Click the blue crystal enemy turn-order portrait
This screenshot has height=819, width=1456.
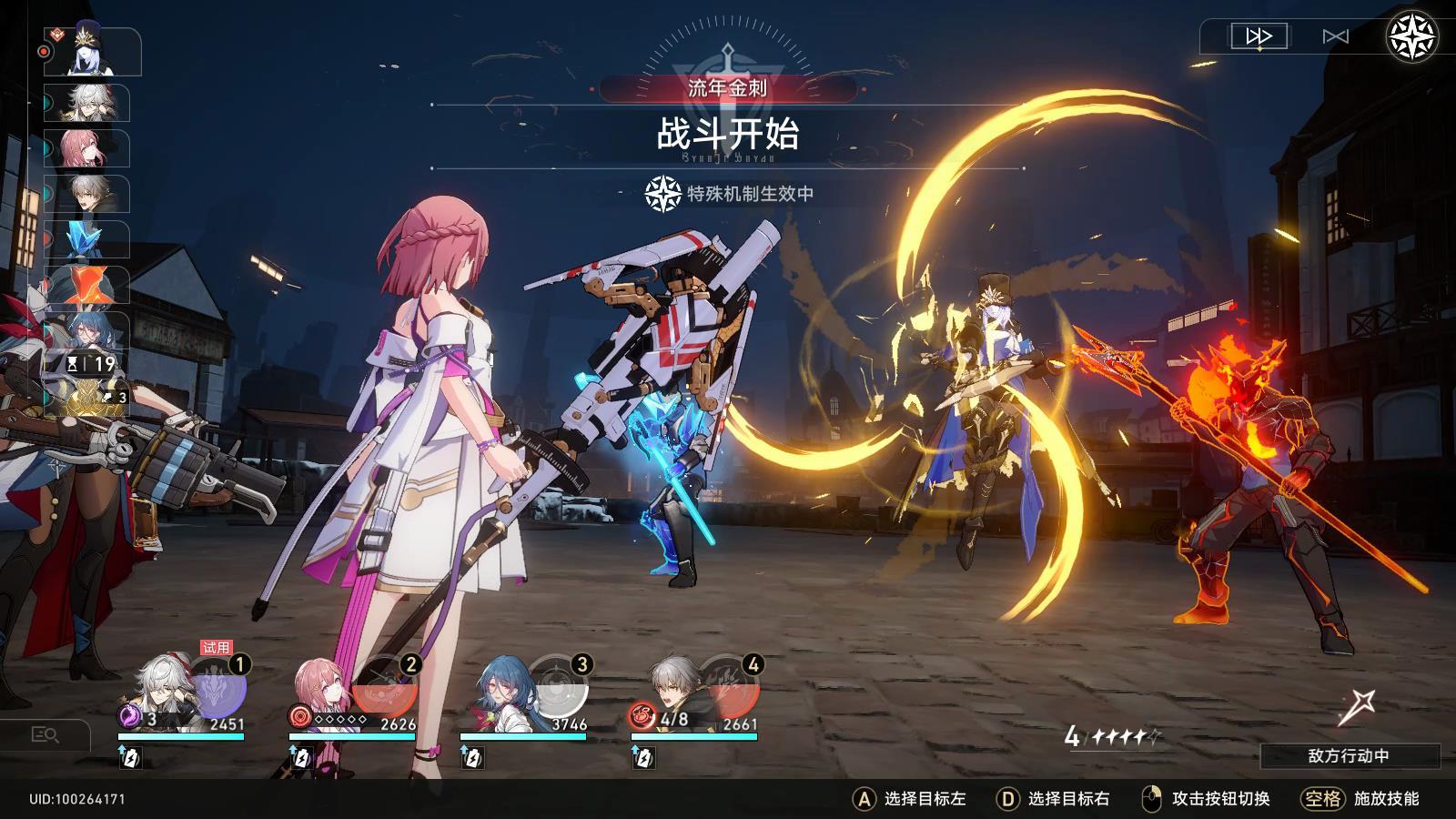point(91,240)
